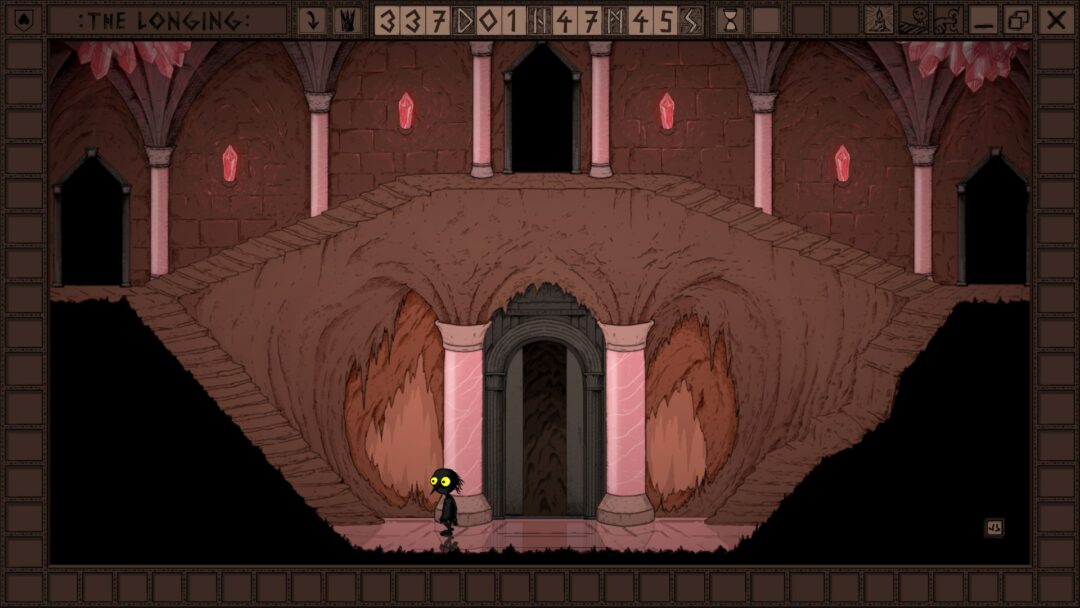Click the small footprints walk icon
This screenshot has height=608, width=1080.
point(994,528)
